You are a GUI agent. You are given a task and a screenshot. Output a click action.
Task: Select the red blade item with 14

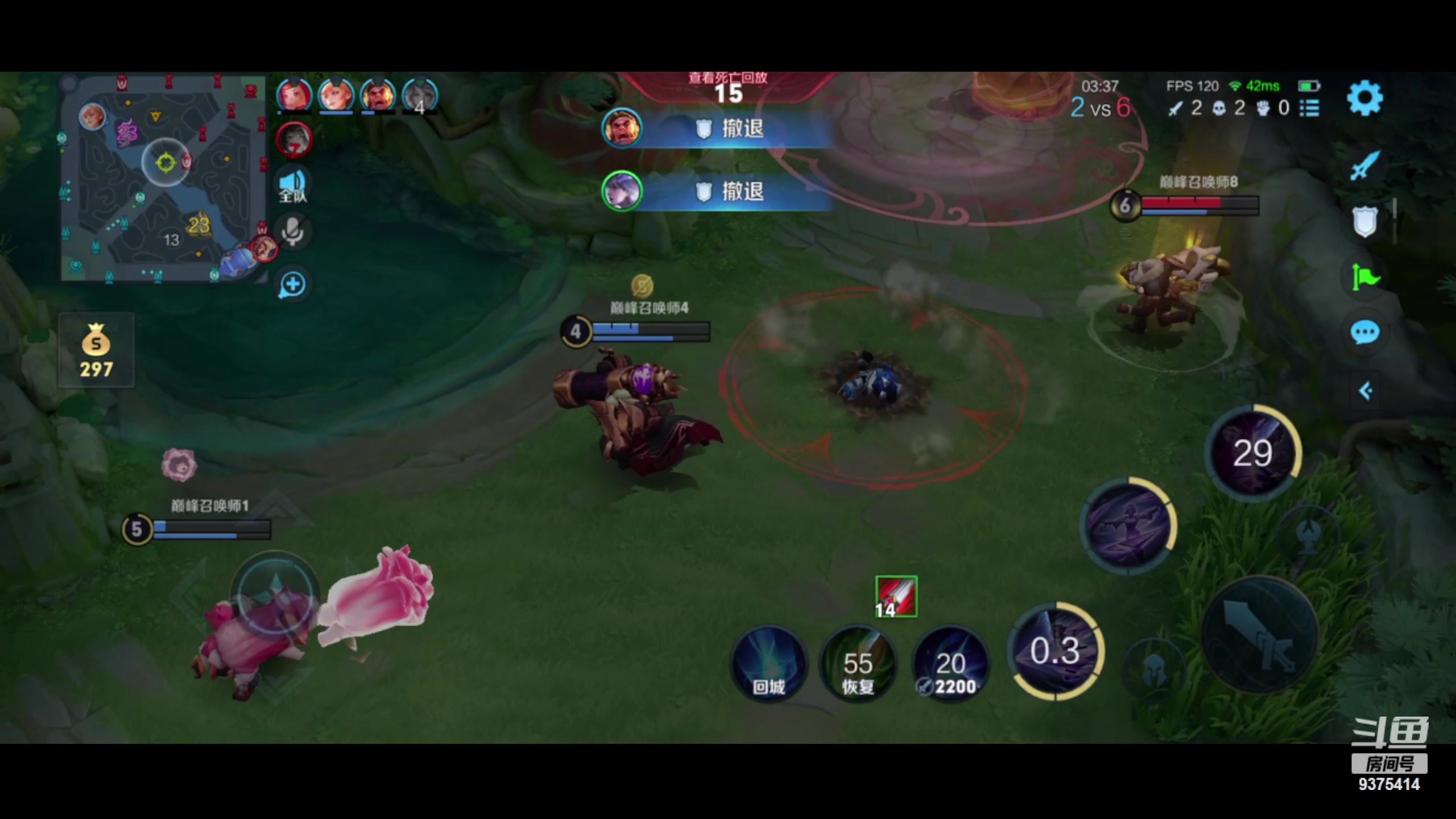coord(896,597)
